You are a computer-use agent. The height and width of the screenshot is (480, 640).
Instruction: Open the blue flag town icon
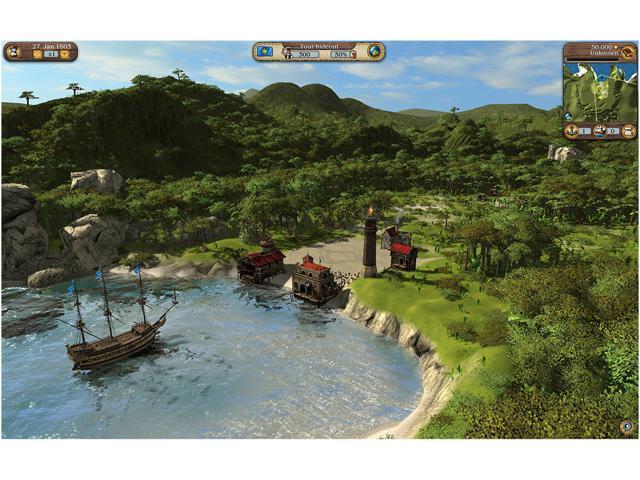pyautogui.click(x=265, y=50)
